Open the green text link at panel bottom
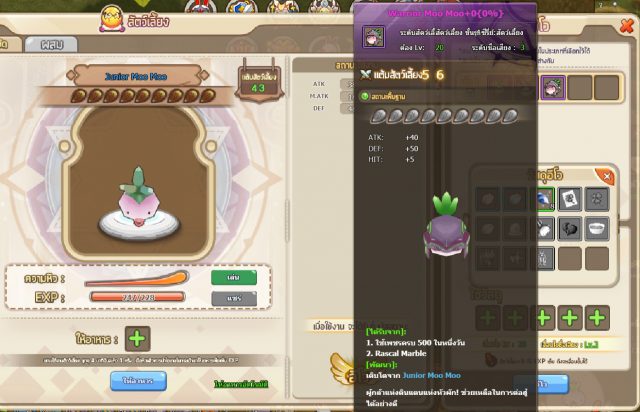 (x=241, y=384)
